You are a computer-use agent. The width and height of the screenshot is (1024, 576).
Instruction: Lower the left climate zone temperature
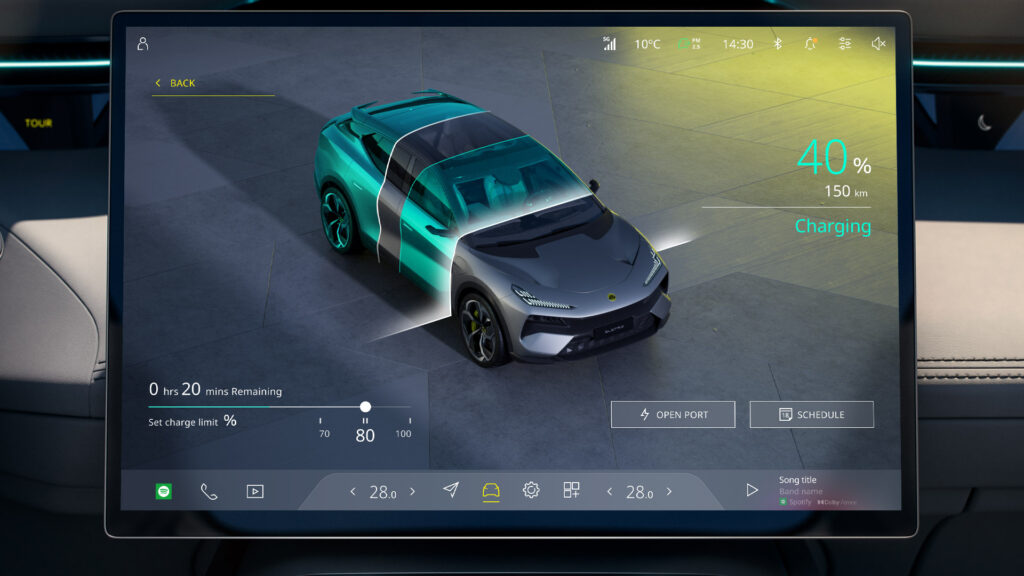tap(352, 491)
